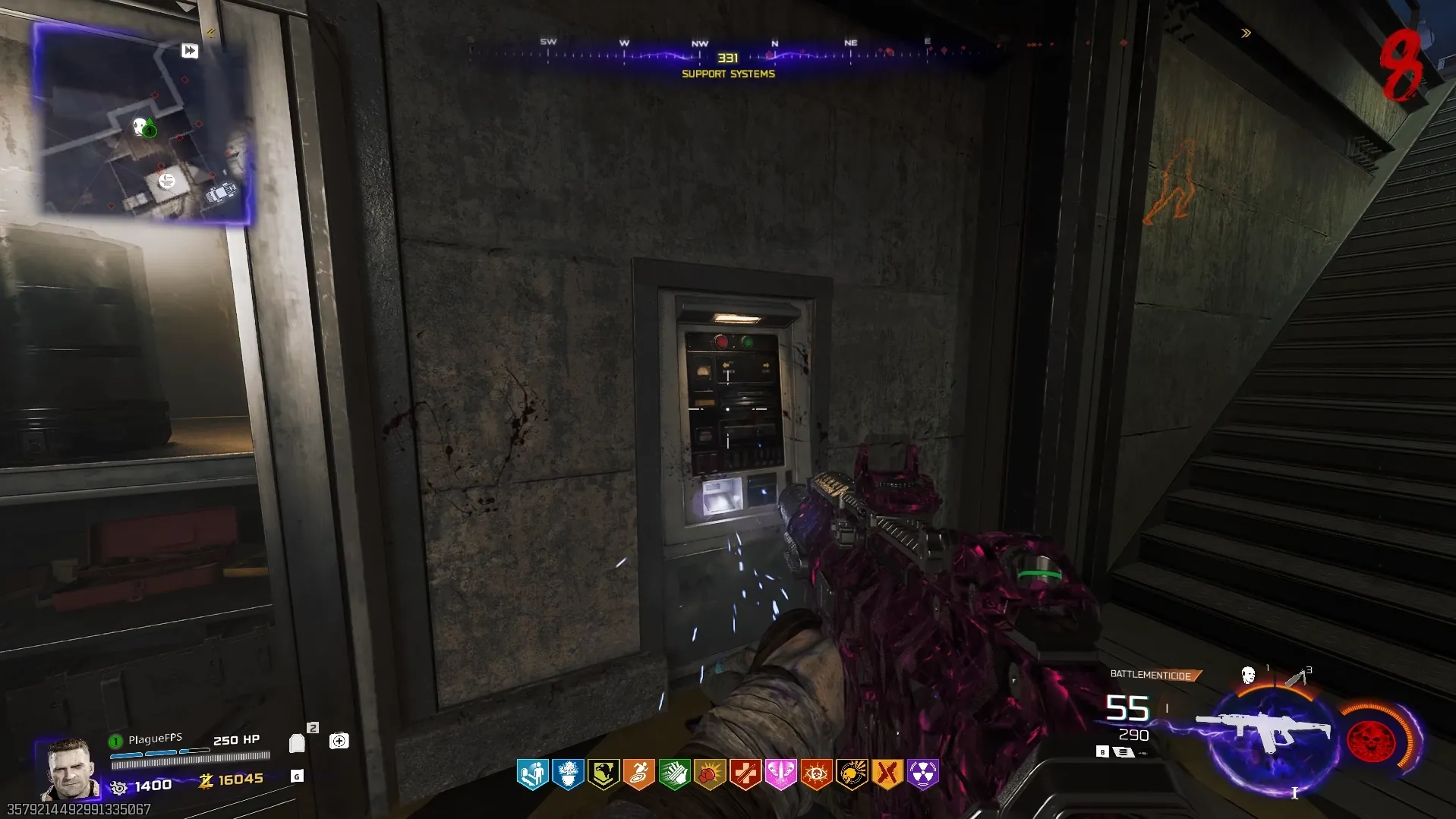Click the fast-forward marker on the minimap

pos(190,51)
